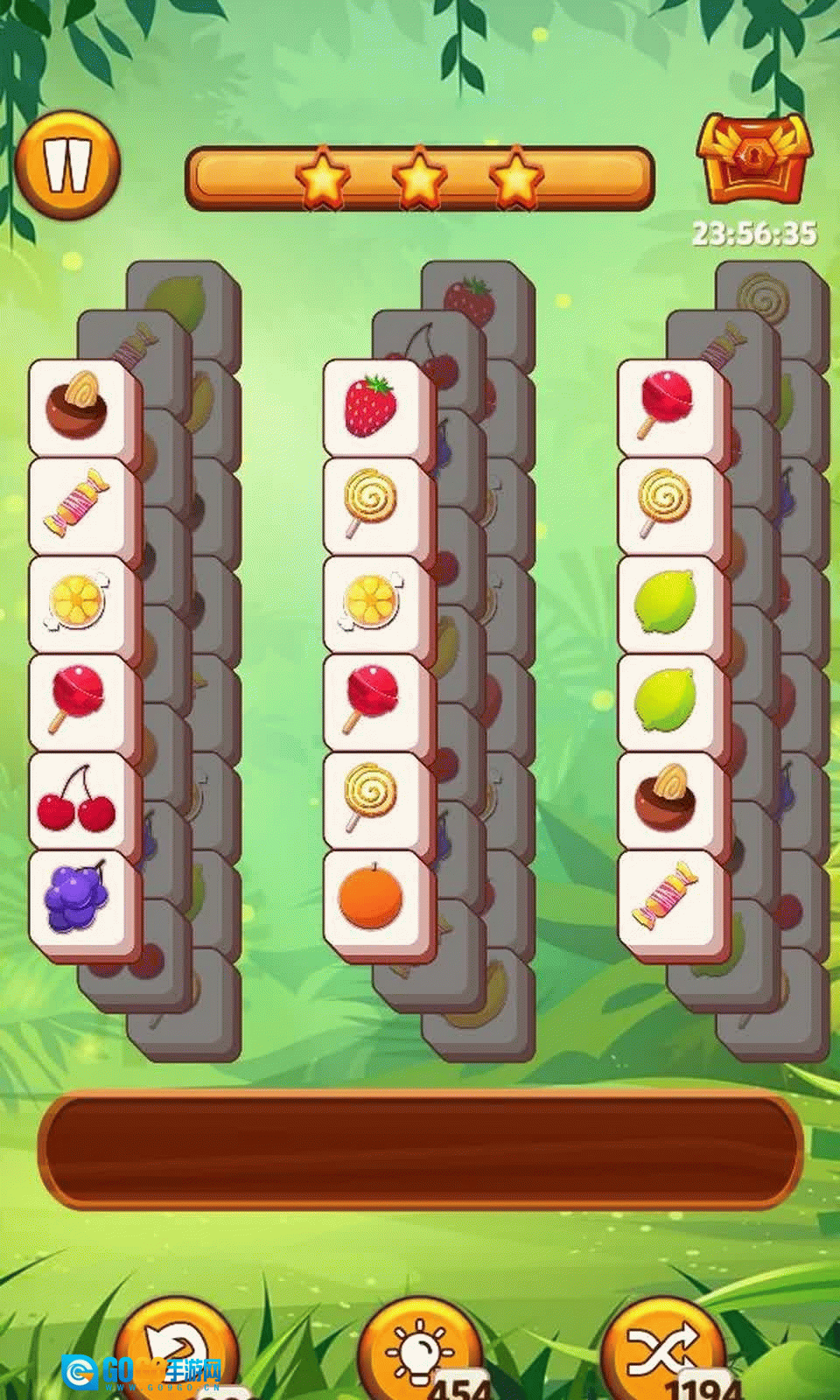840x1400 pixels.
Task: Pick the purple grapes tile
Action: pyautogui.click(x=79, y=899)
